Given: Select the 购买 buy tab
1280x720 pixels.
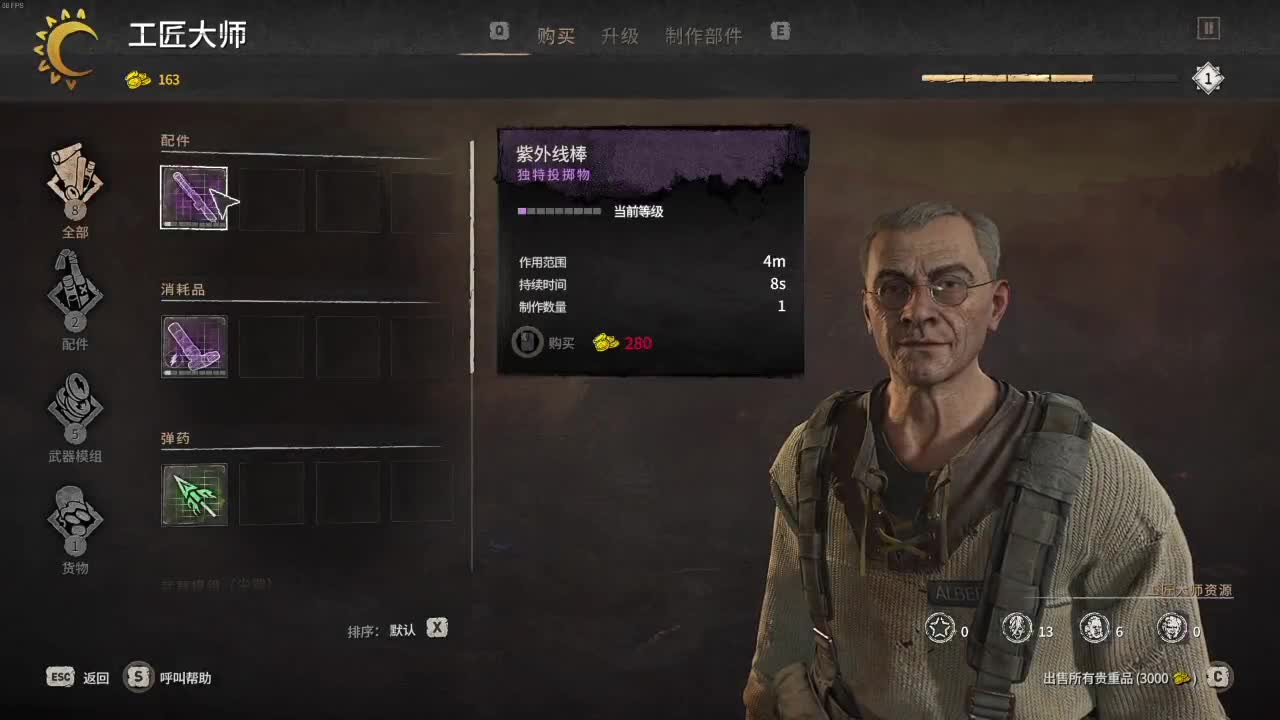Looking at the screenshot, I should [556, 35].
